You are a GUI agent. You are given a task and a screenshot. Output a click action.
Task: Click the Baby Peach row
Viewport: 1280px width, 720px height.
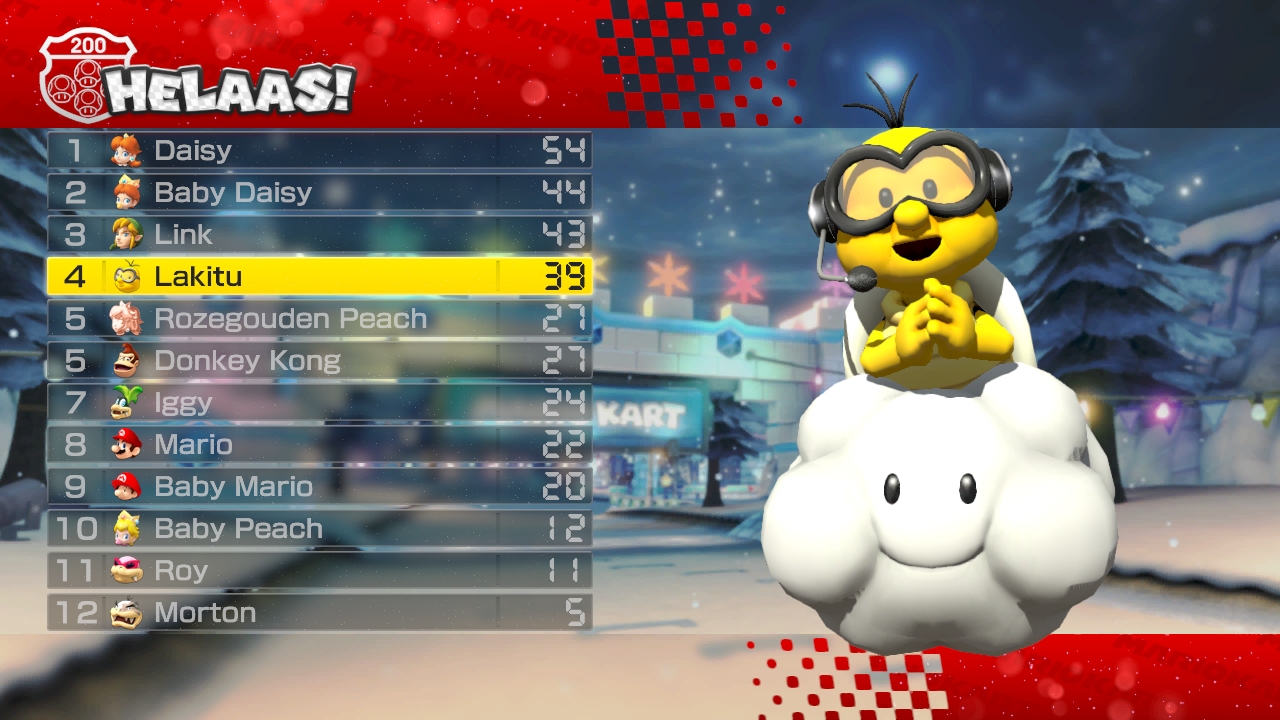pos(320,528)
